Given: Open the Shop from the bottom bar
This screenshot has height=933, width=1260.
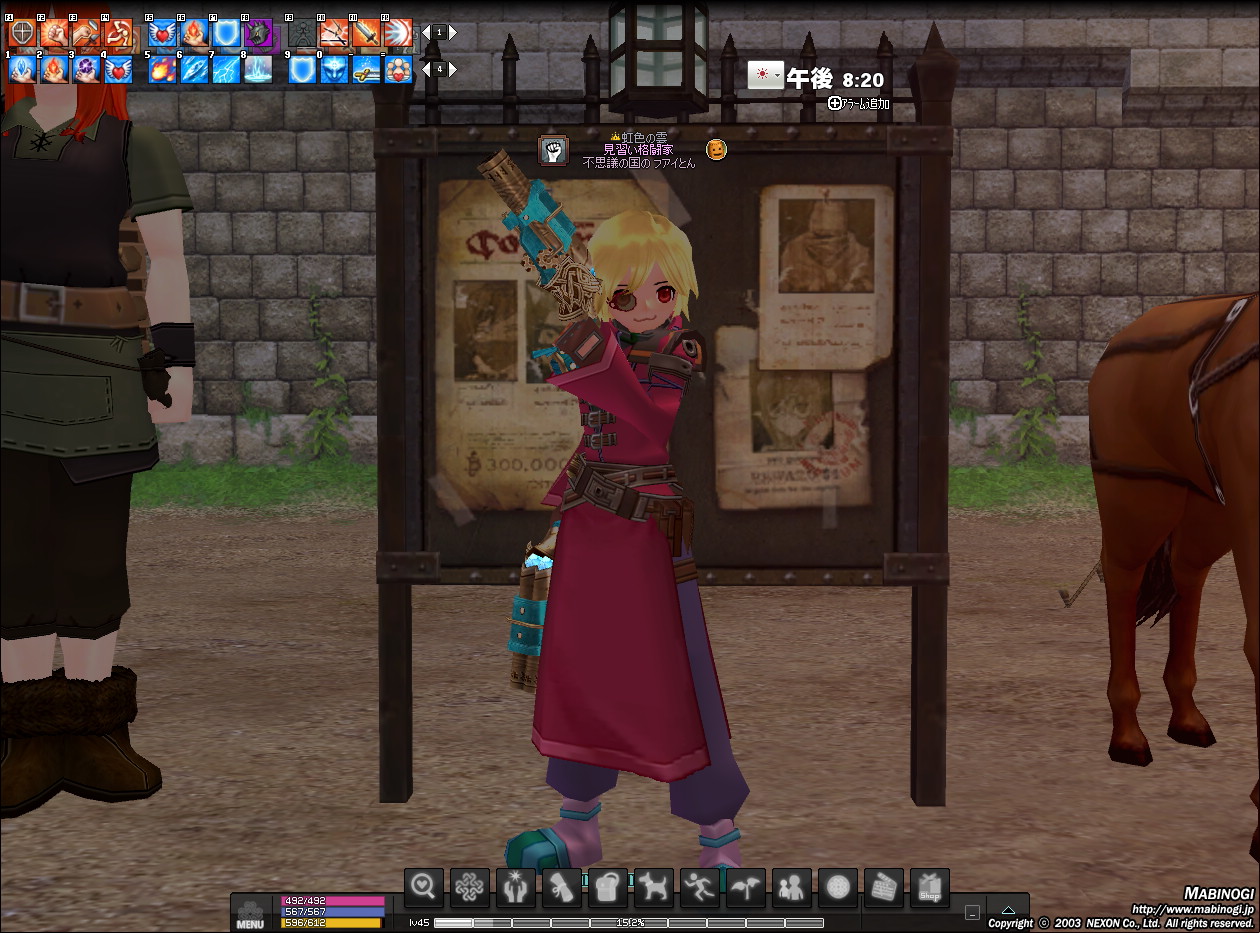Looking at the screenshot, I should pos(929,887).
